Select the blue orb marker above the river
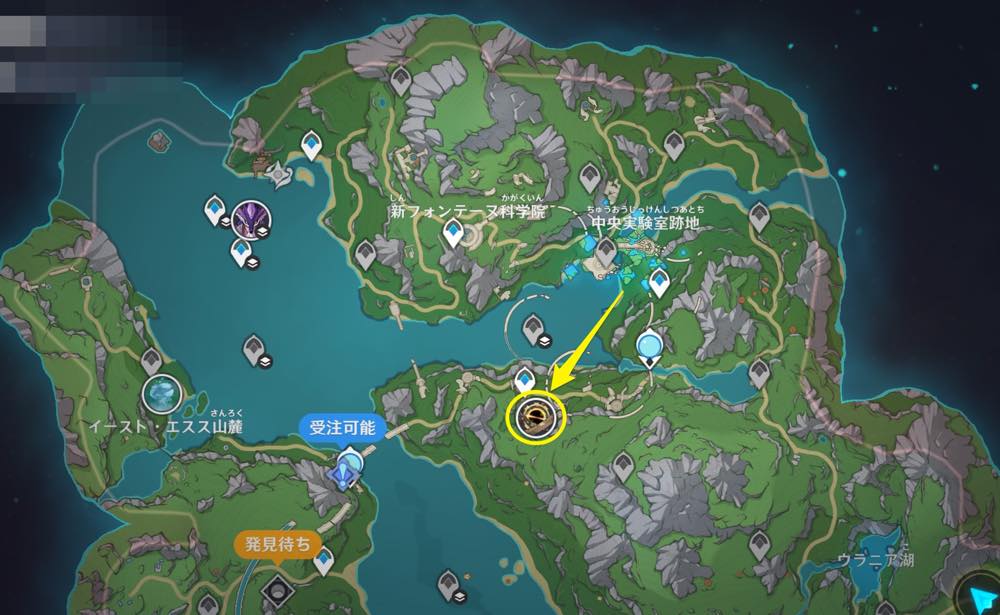The width and height of the screenshot is (1000, 615). (650, 347)
